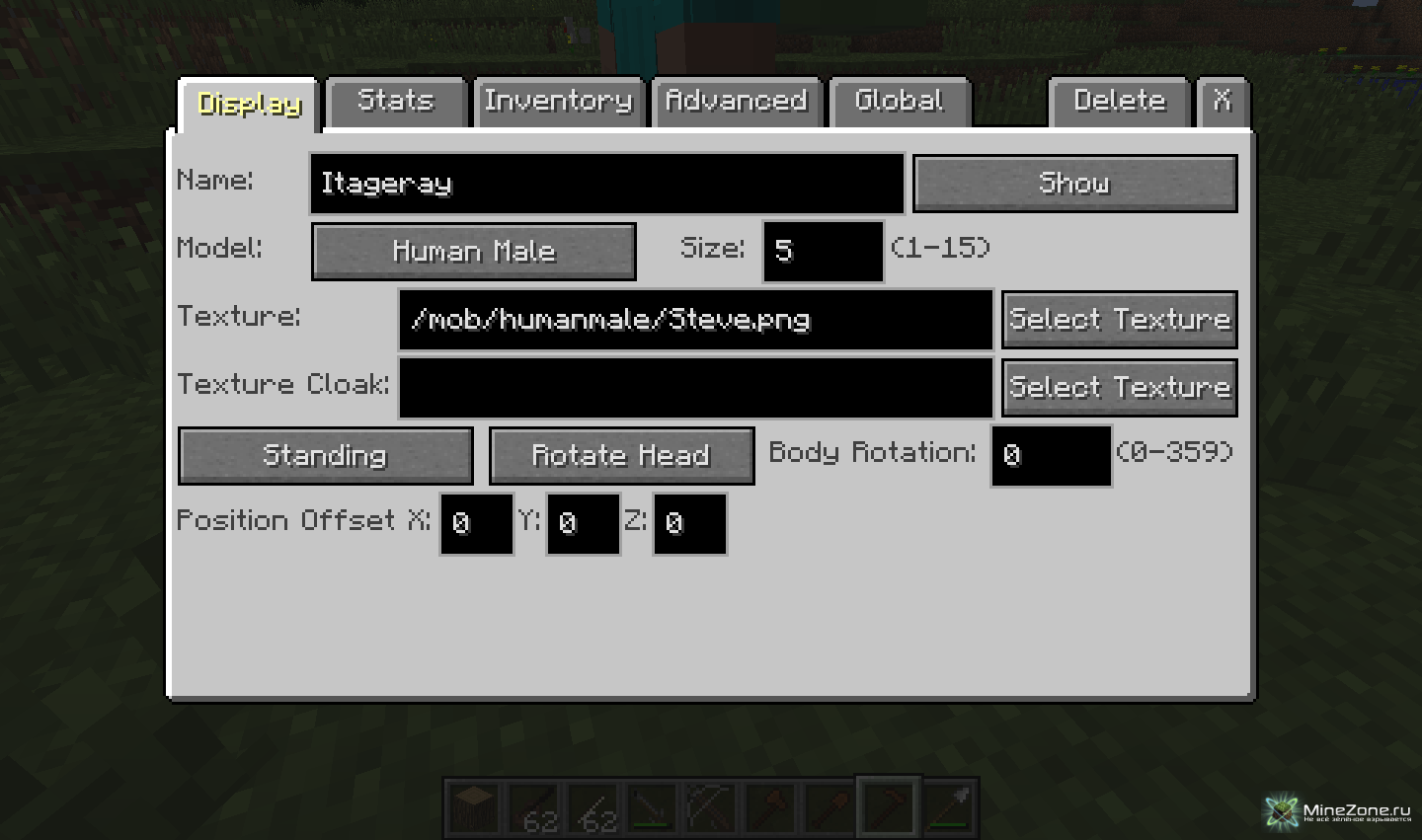Delete this NPC with the Delete button

[x=1120, y=102]
